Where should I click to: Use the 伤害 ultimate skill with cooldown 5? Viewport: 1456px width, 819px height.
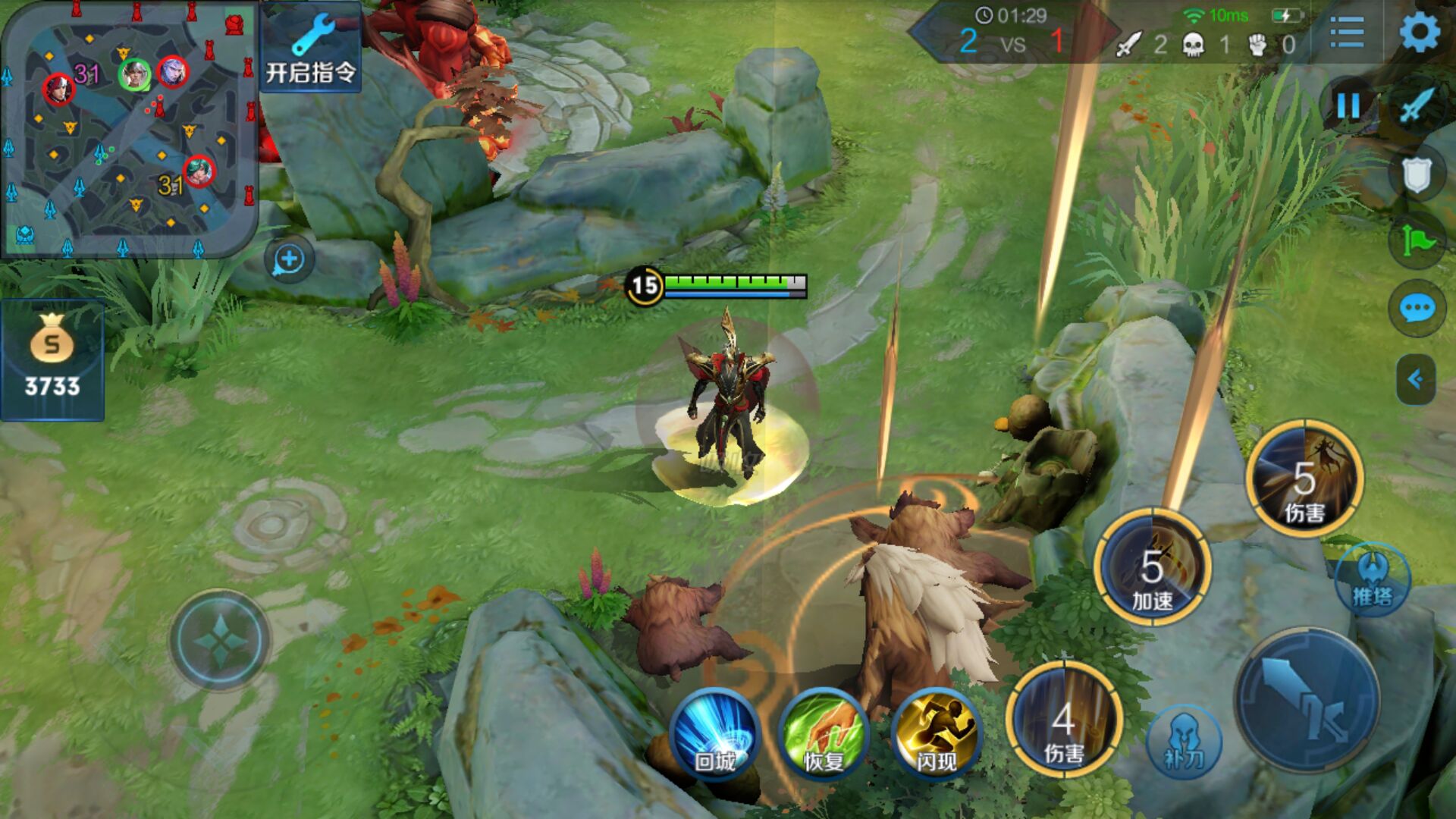(1304, 479)
